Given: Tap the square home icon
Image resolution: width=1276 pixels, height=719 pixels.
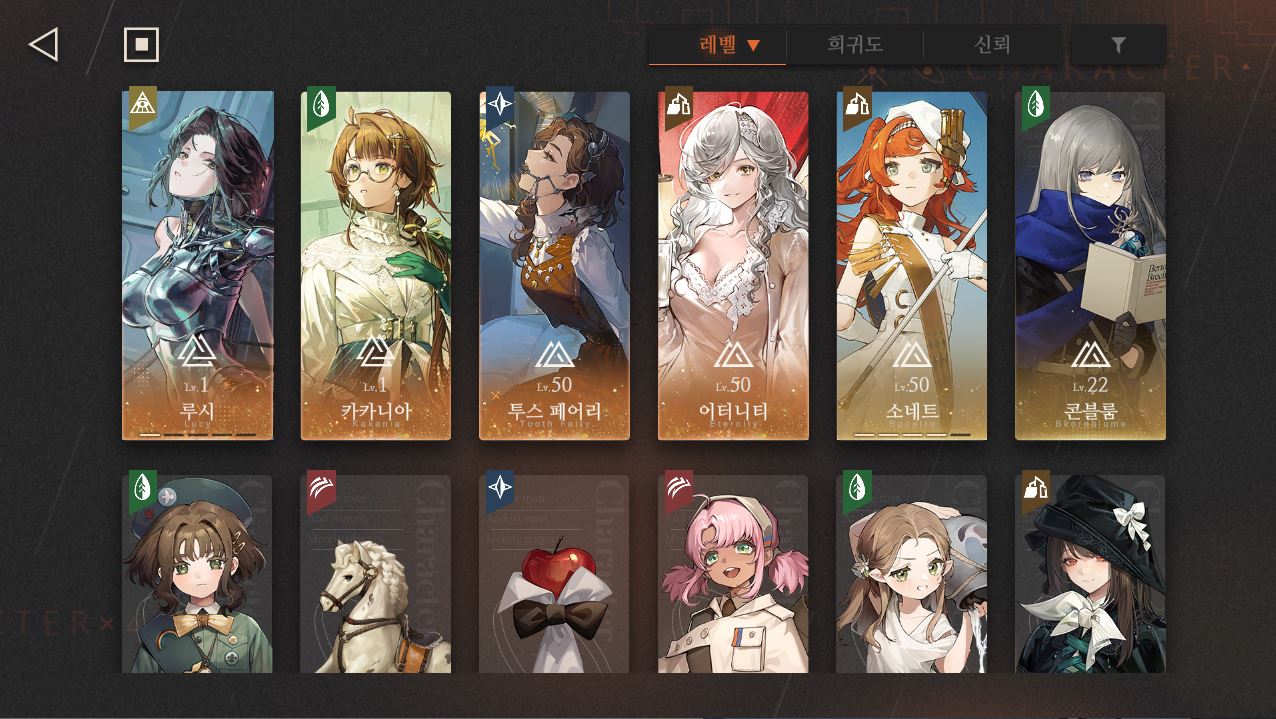Looking at the screenshot, I should coord(141,45).
